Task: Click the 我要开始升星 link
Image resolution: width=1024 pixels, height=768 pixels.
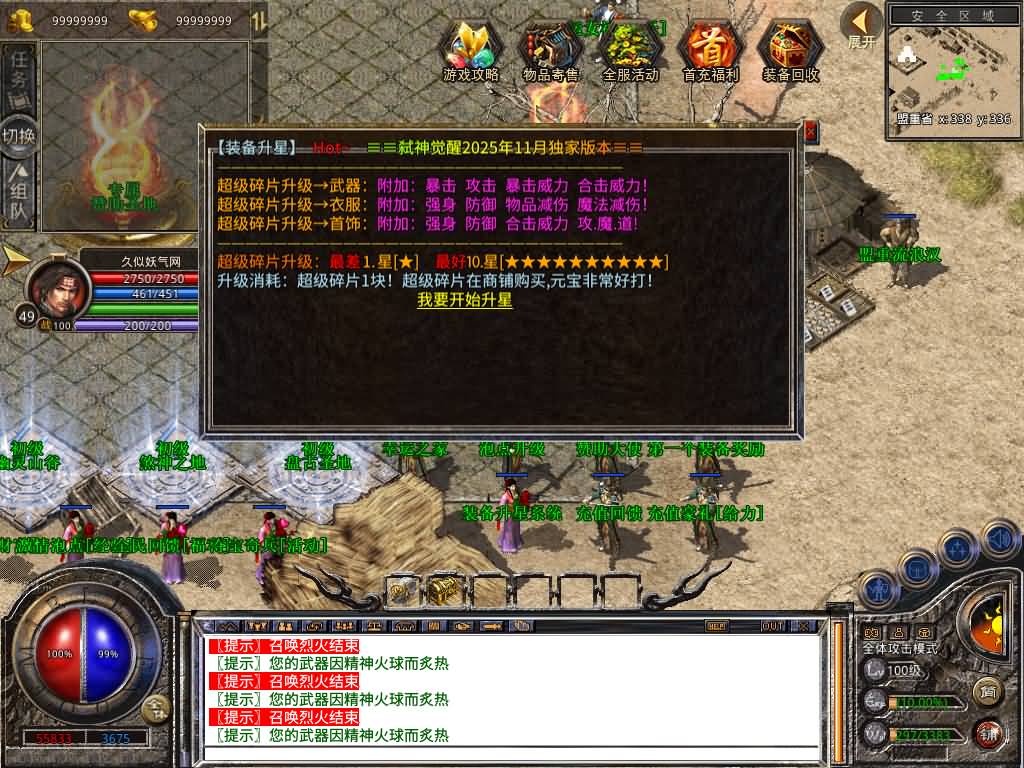Action: point(464,300)
